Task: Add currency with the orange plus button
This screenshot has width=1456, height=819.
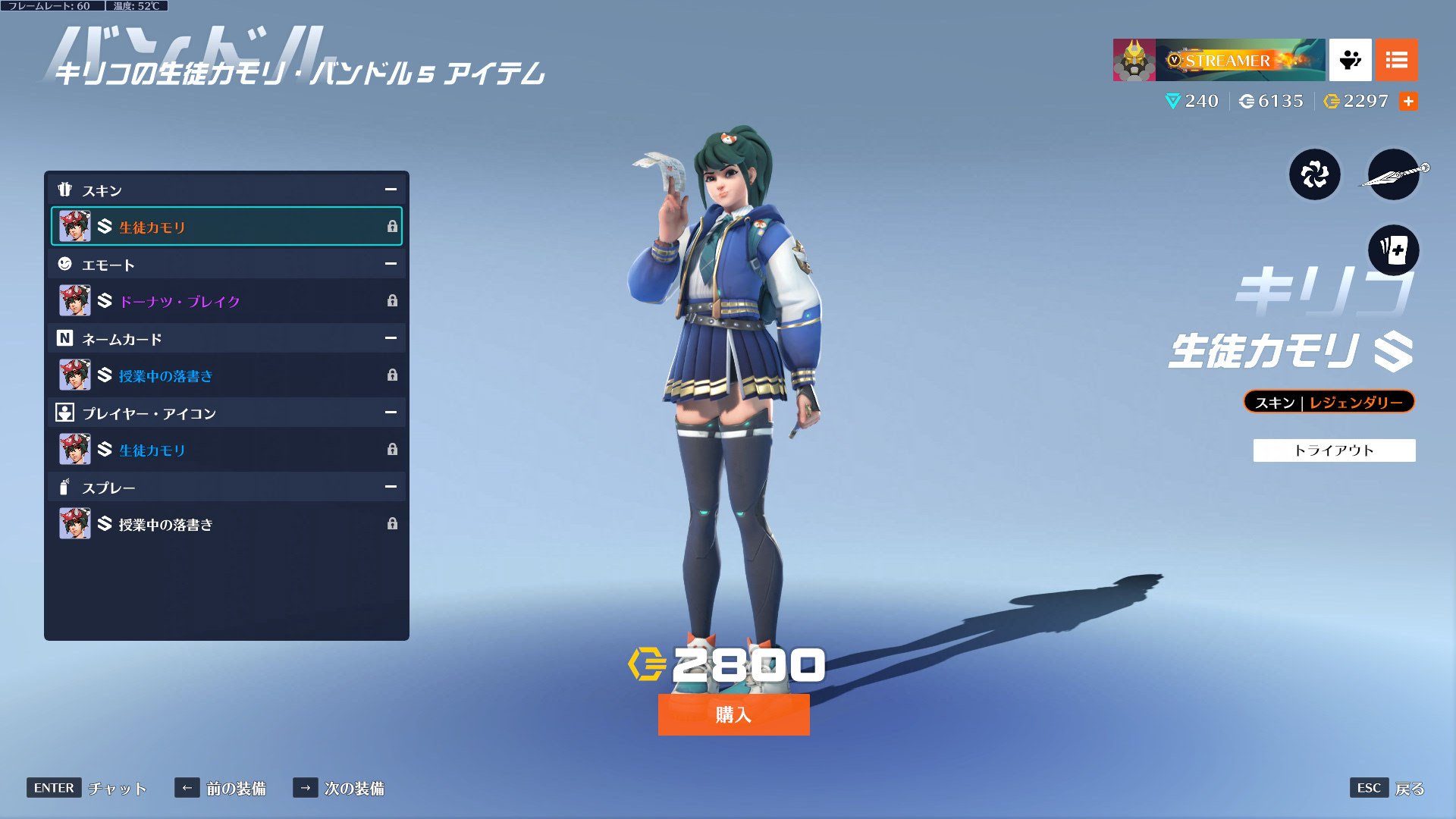Action: click(x=1408, y=102)
